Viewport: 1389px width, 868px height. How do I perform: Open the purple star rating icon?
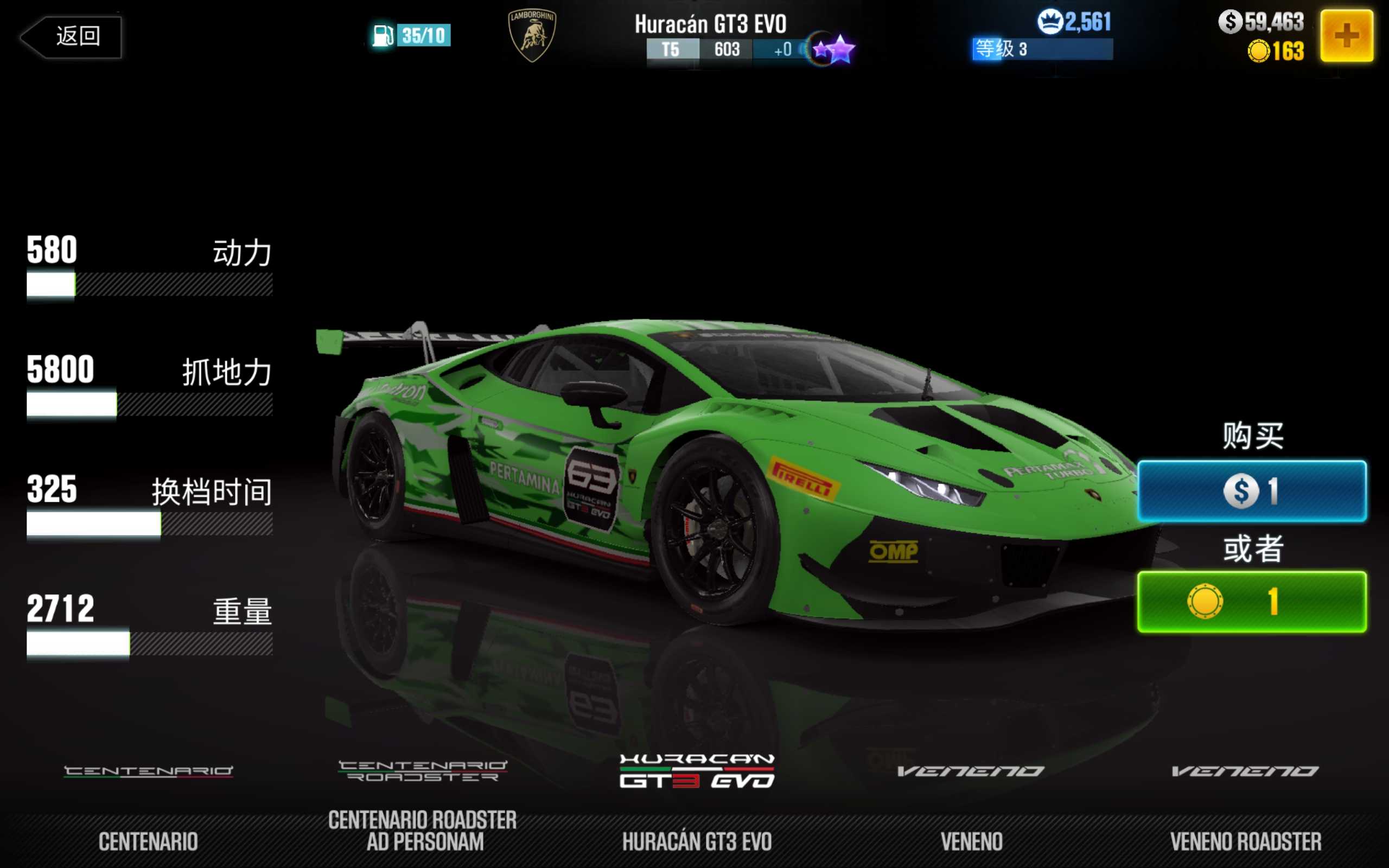click(834, 49)
